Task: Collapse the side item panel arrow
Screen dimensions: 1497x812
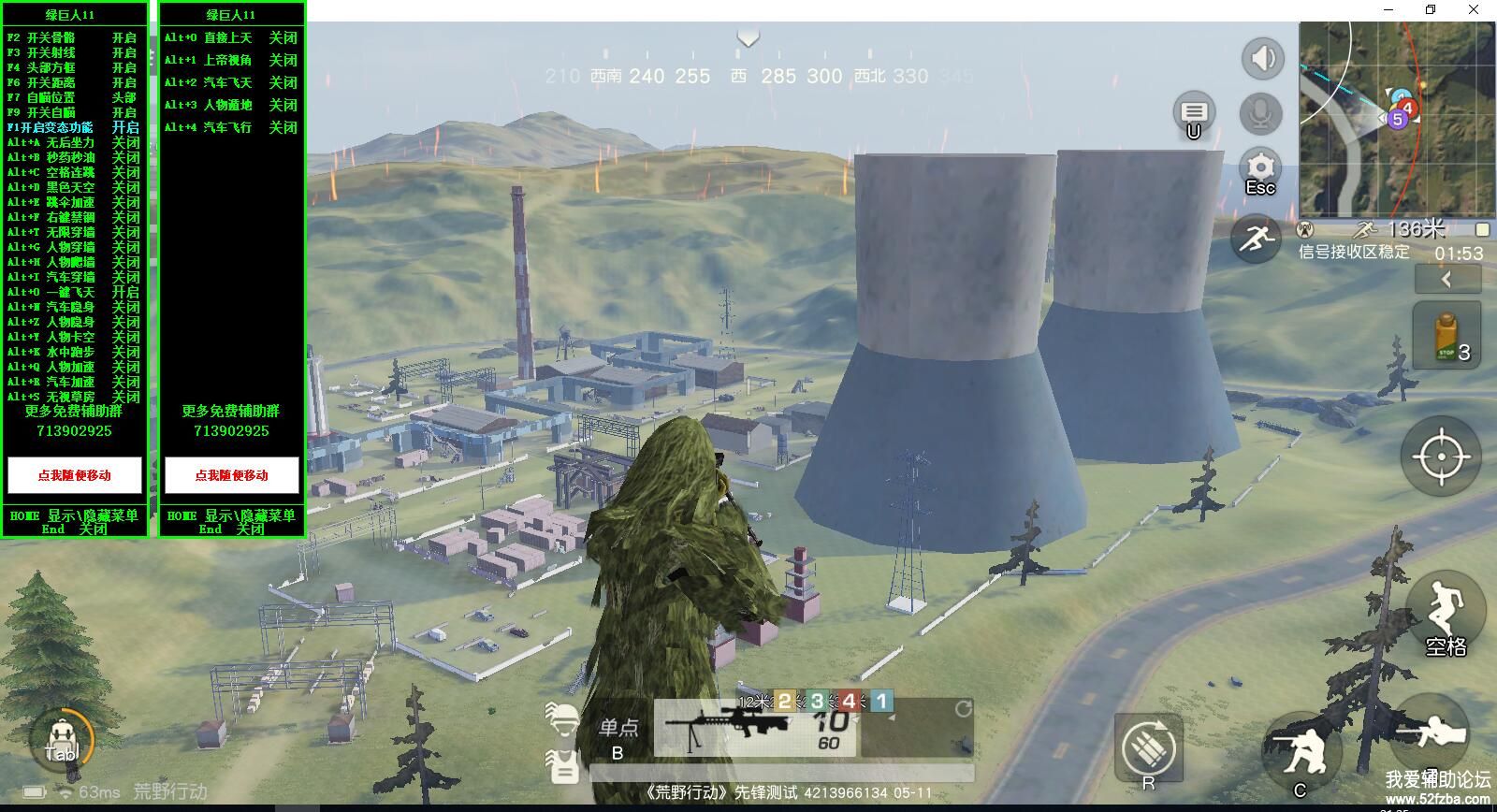Action: coord(1446,279)
